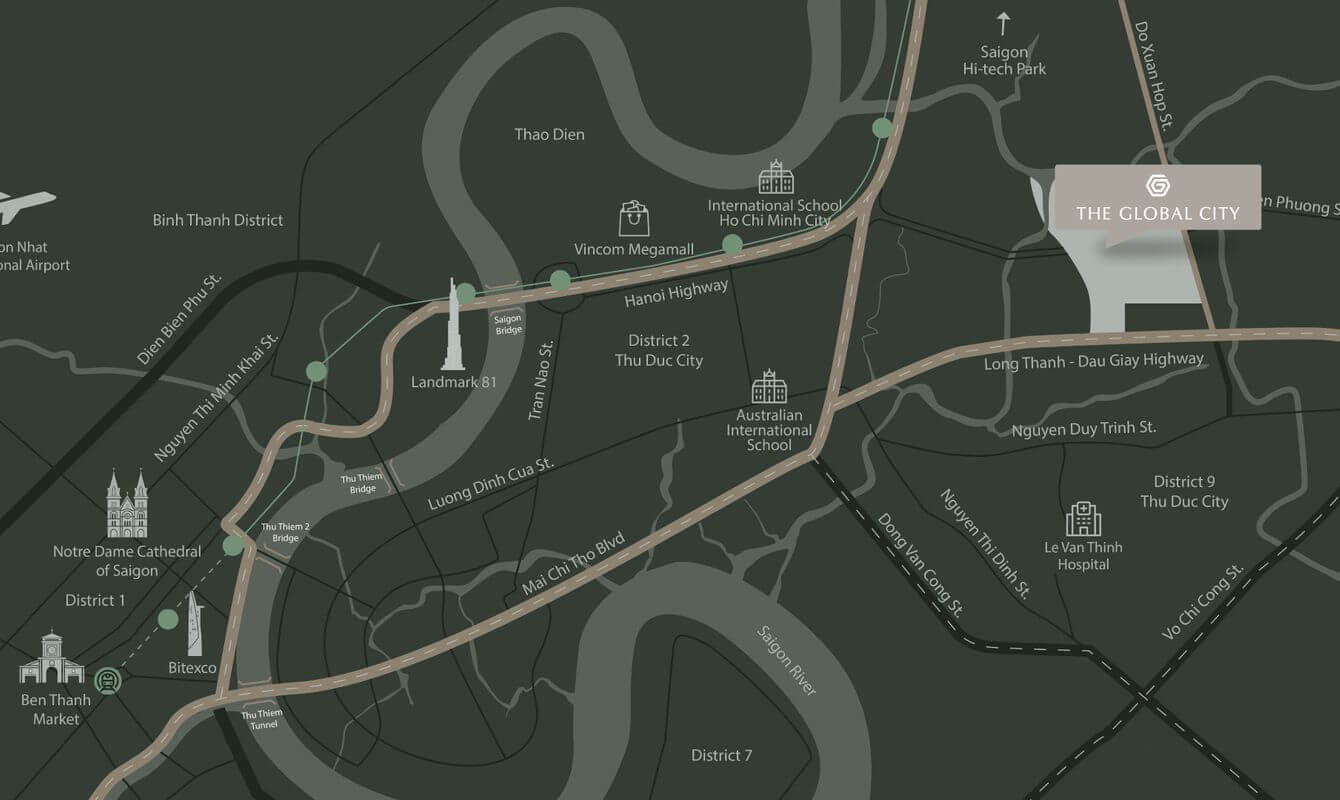Click the Bitexco tower marker
Screen dimensions: 1340x800
[195, 624]
